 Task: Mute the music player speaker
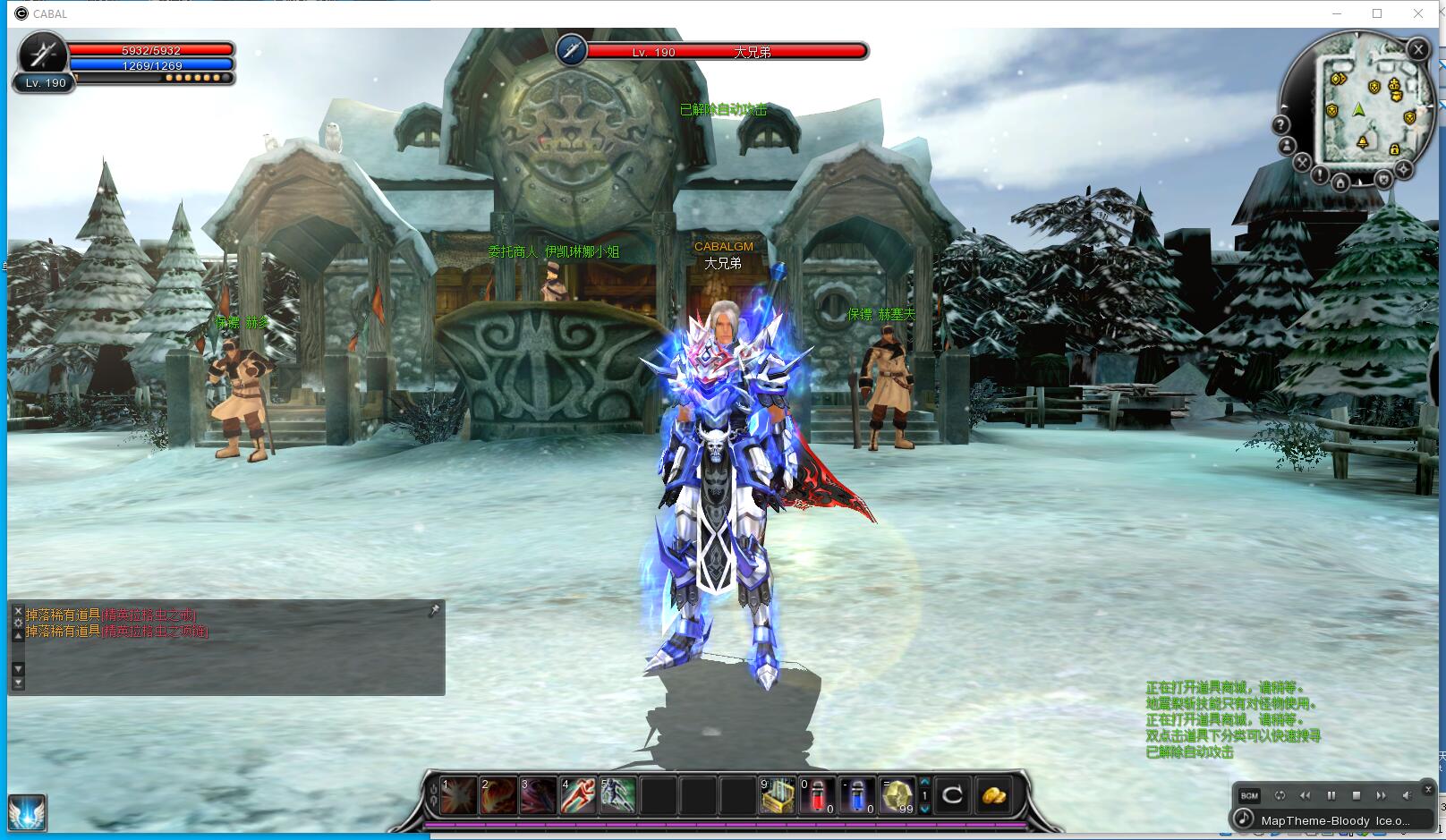pos(1407,795)
